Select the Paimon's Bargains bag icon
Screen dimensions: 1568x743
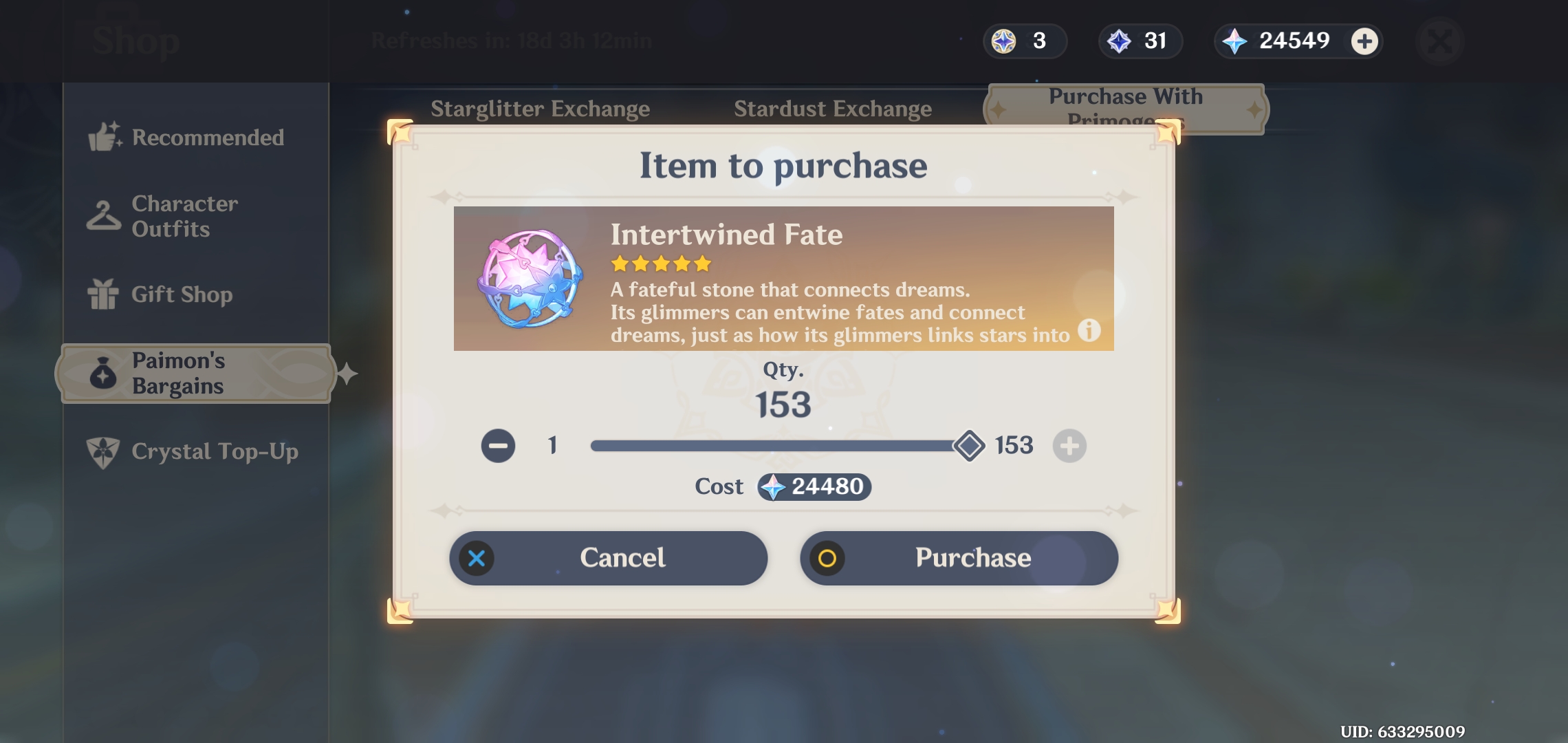(102, 374)
